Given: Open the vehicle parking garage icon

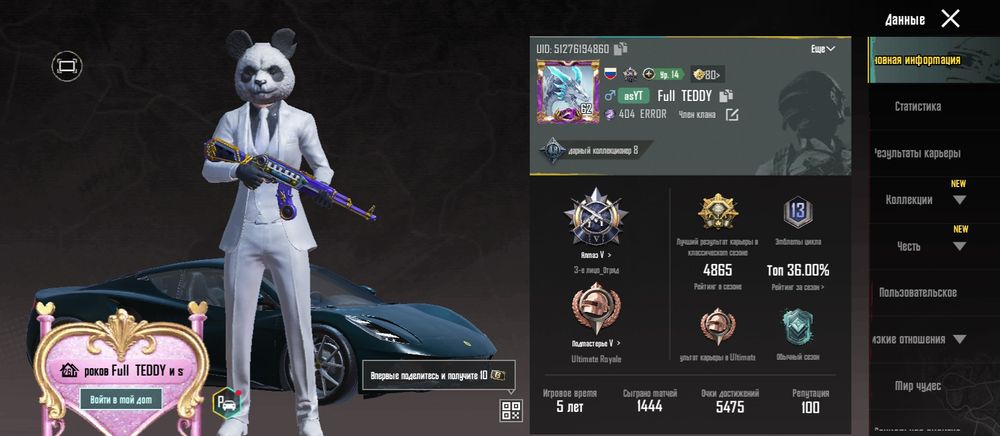Looking at the screenshot, I should point(224,401).
